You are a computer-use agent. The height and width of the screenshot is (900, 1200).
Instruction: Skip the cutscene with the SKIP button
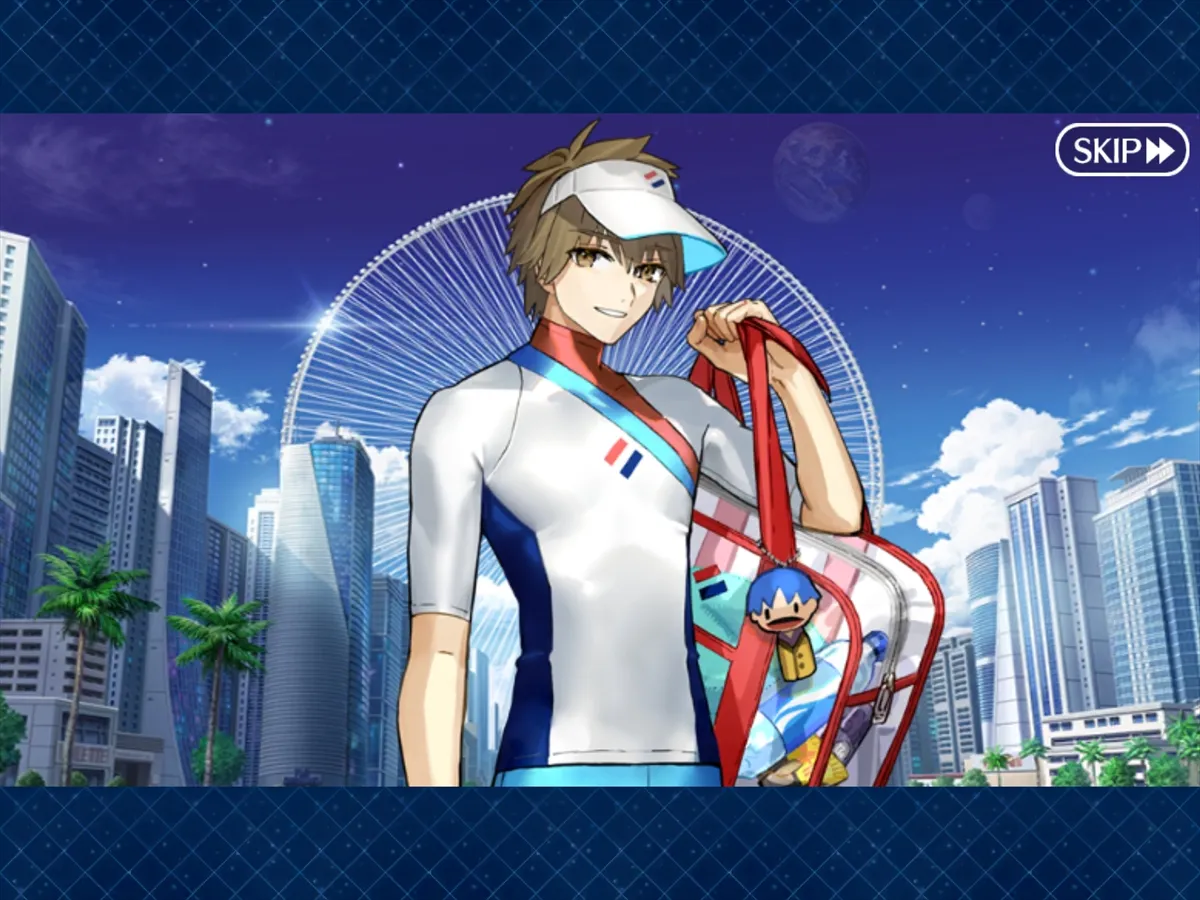[x=1122, y=150]
